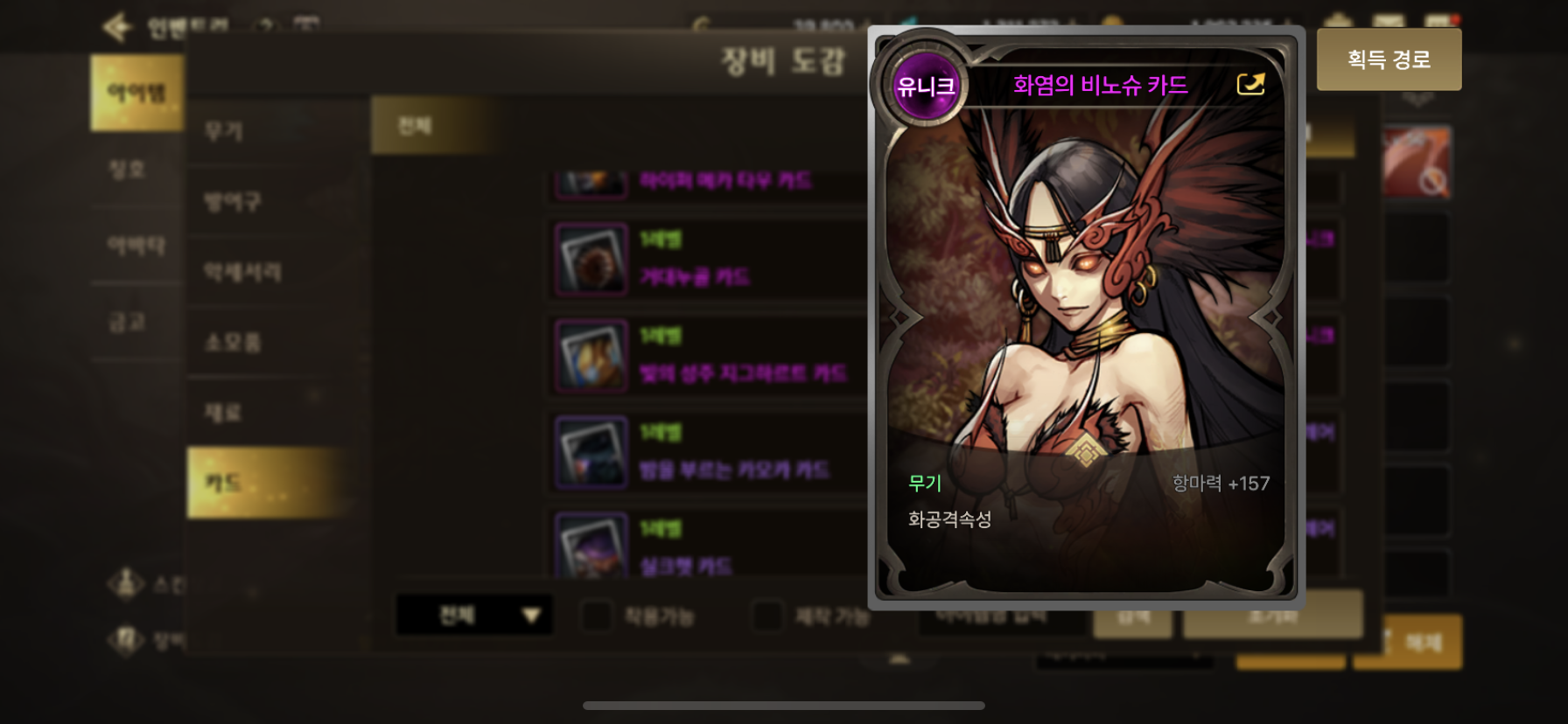The height and width of the screenshot is (724, 1568).
Task: Click the 유니크 rarity badge on the card
Action: click(x=925, y=86)
